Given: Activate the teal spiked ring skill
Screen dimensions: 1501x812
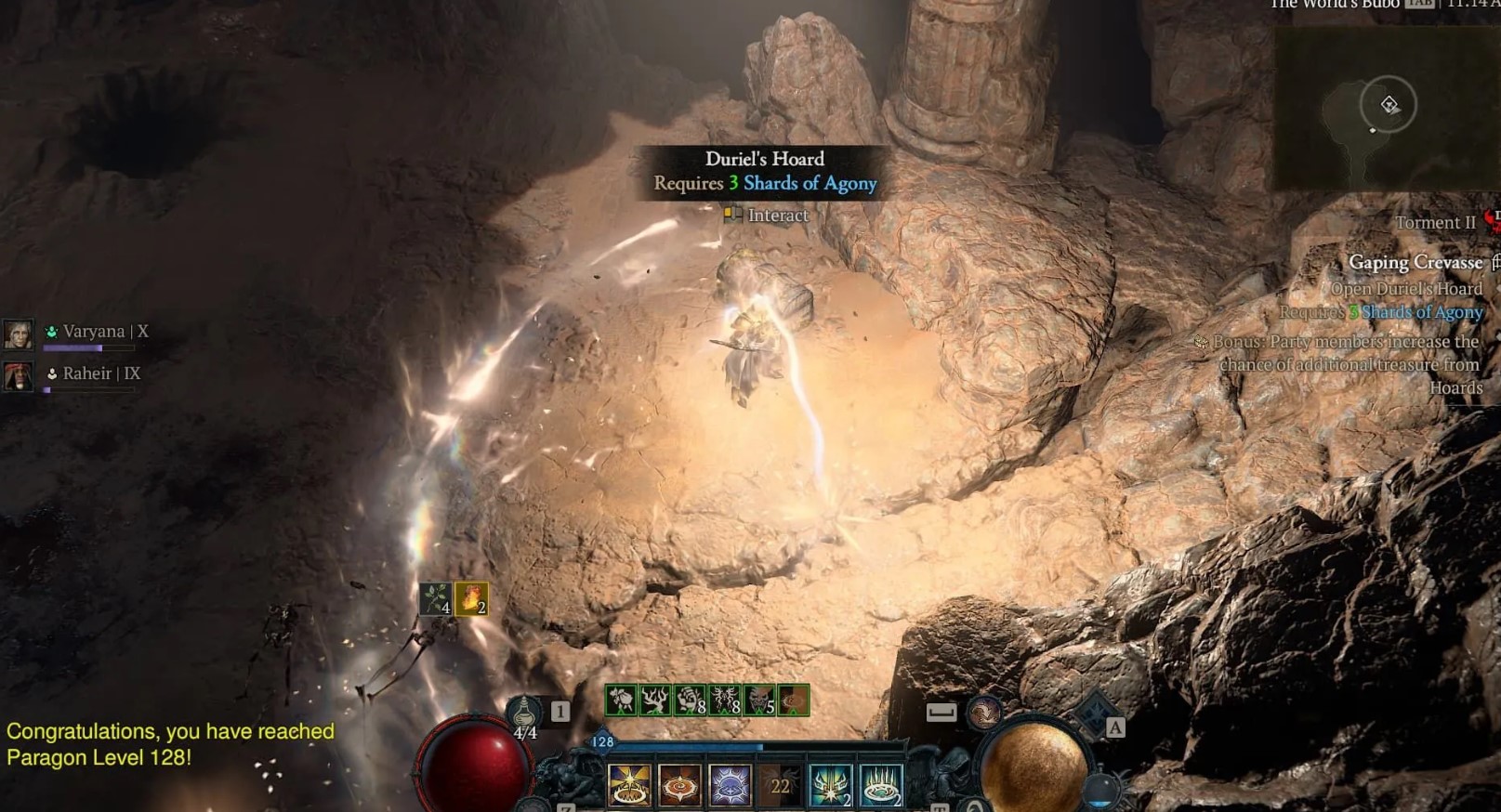Looking at the screenshot, I should [880, 785].
